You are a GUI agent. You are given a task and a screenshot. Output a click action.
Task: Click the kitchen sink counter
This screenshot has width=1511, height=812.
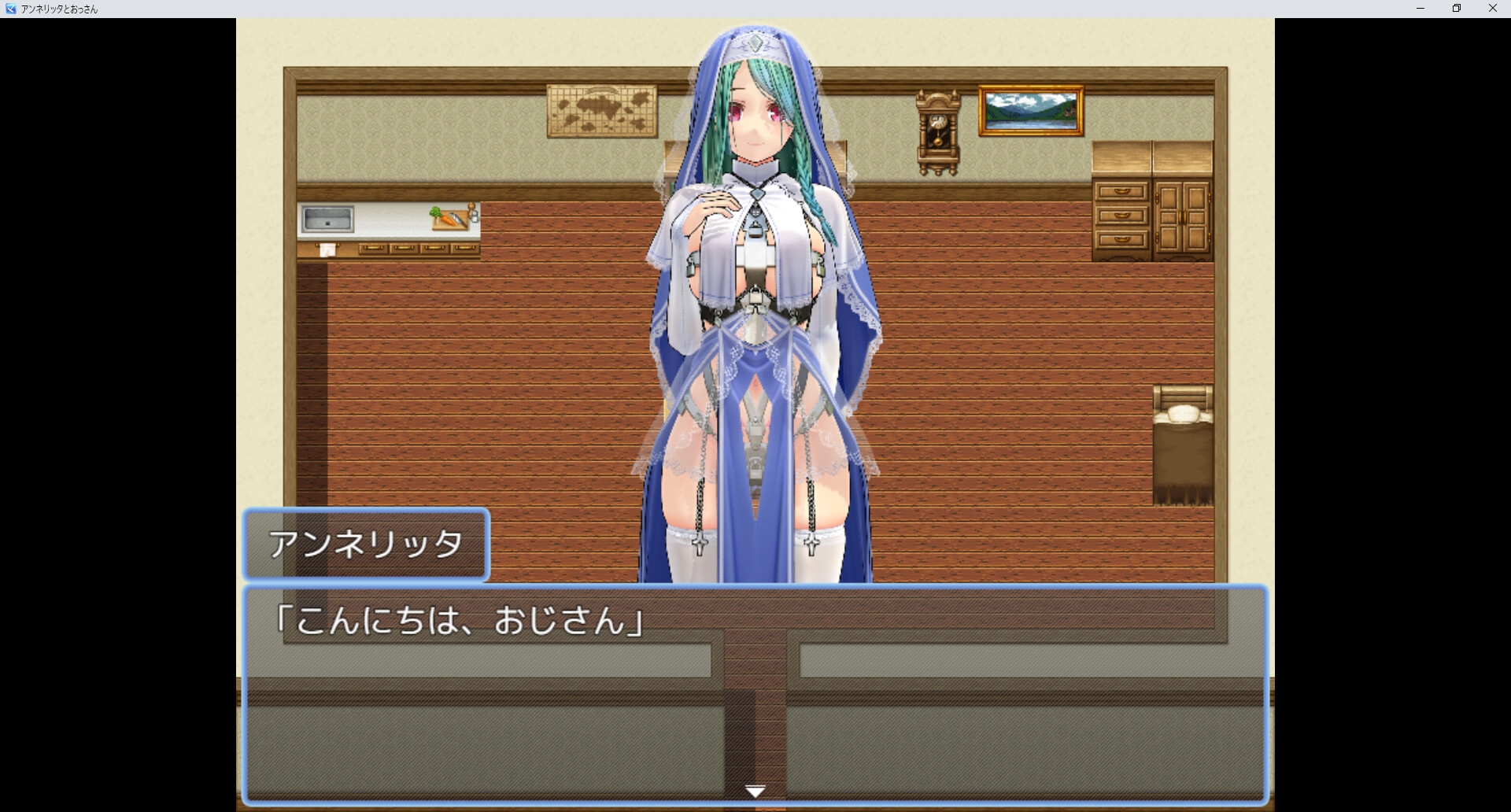327,219
